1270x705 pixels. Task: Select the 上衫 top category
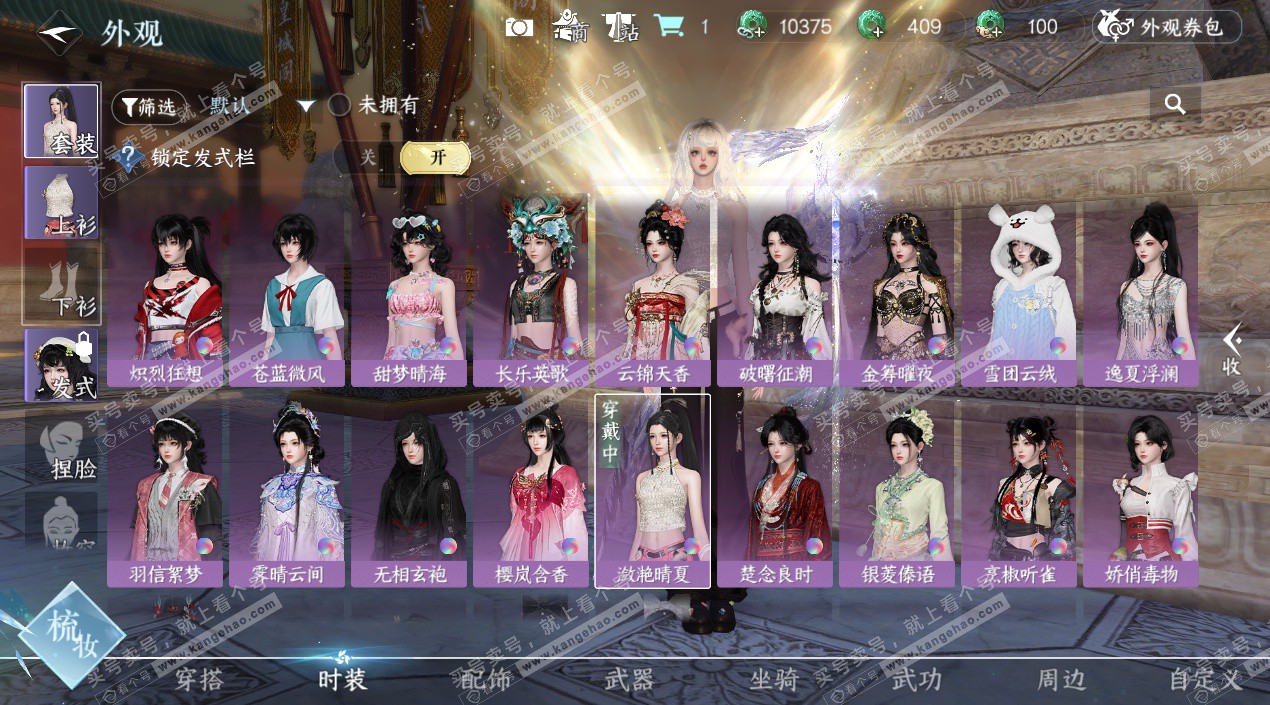coord(62,202)
